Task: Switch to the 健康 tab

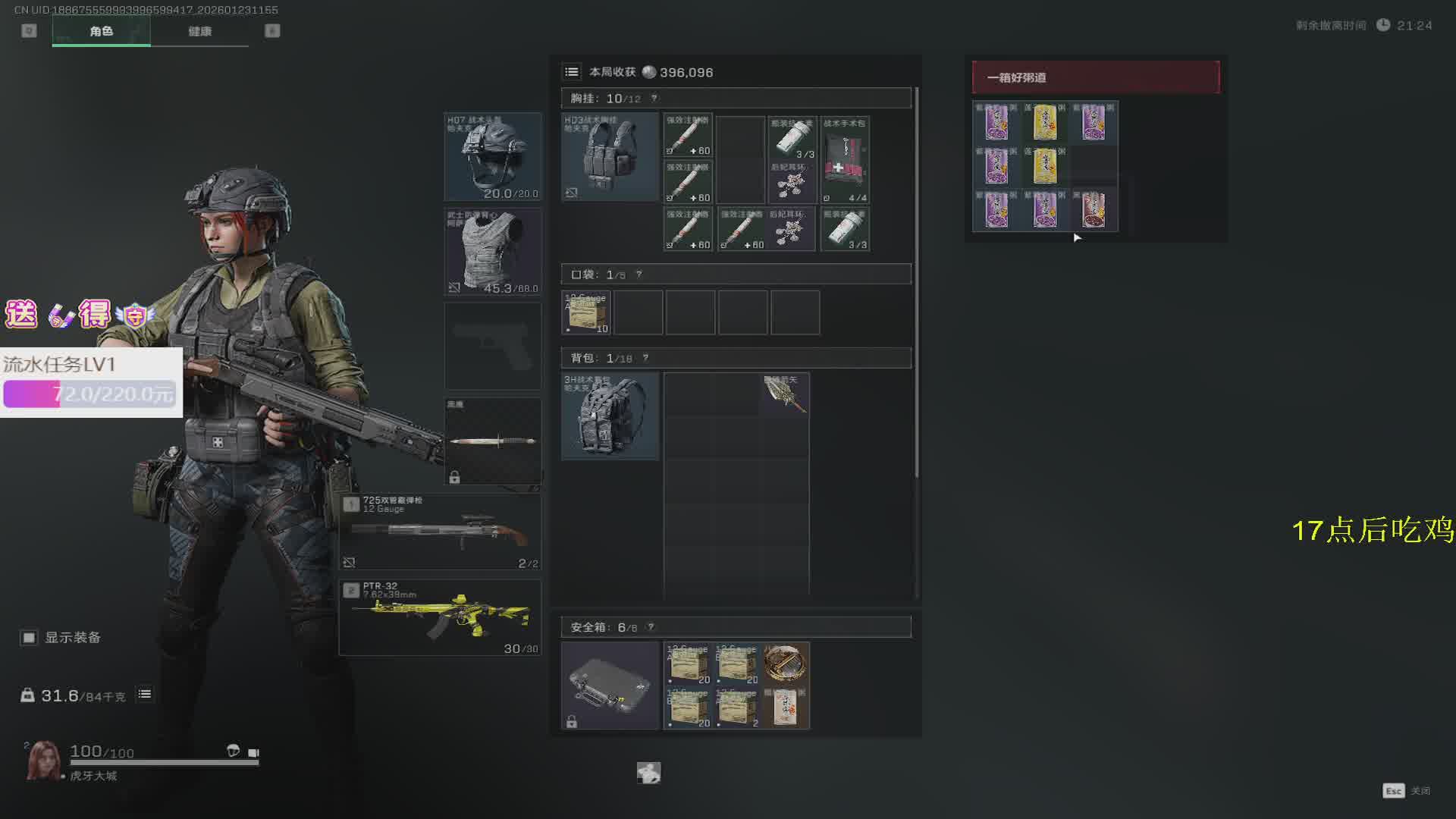Action: point(199,31)
